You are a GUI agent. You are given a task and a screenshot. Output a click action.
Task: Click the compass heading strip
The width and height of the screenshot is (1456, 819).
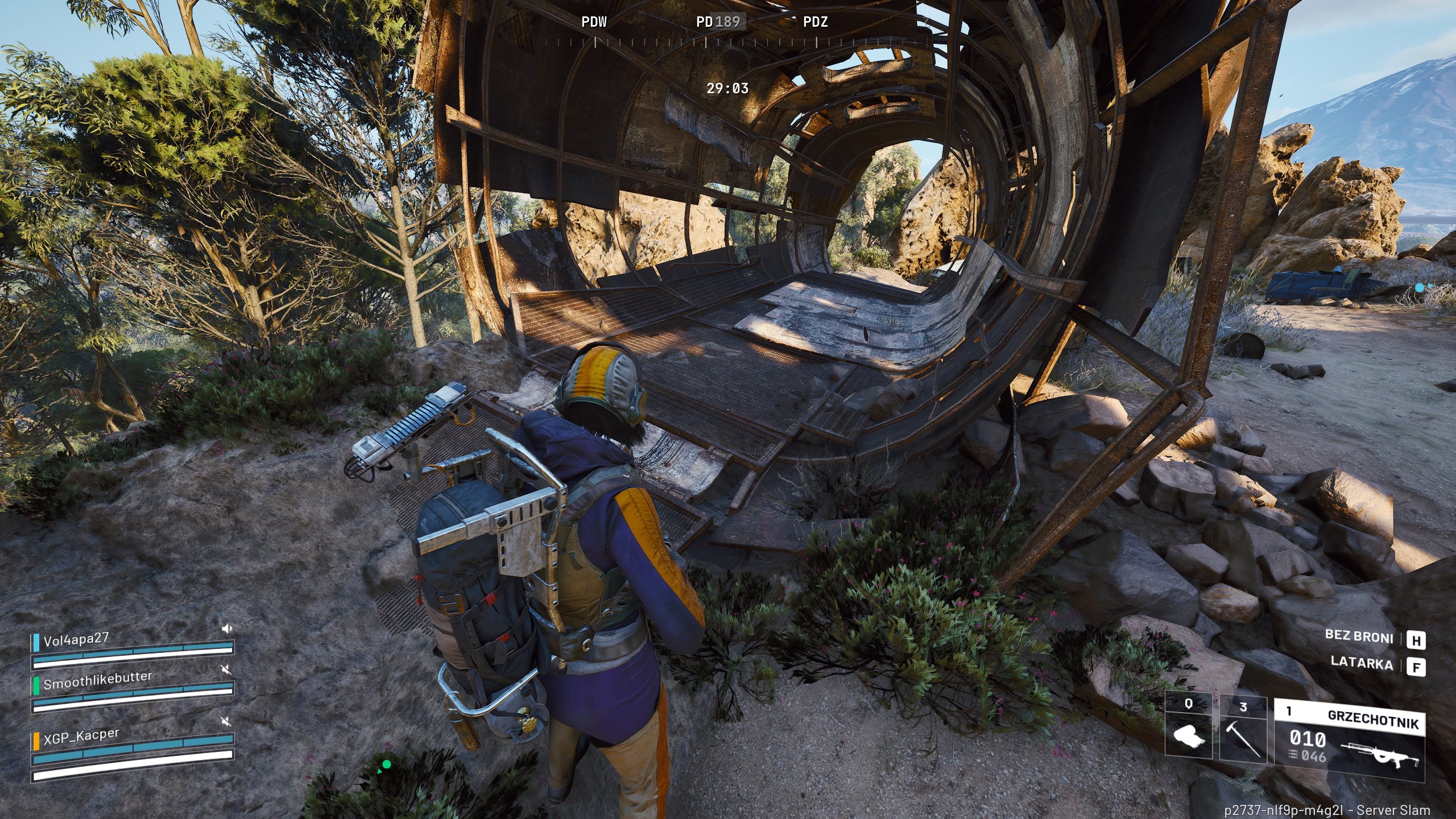(x=705, y=41)
